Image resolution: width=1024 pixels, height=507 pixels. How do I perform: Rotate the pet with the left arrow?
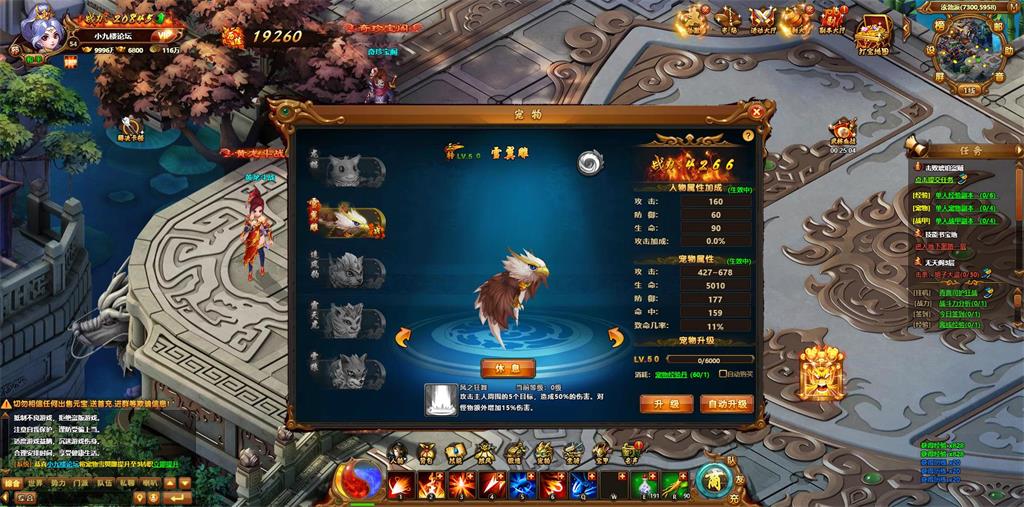click(407, 336)
